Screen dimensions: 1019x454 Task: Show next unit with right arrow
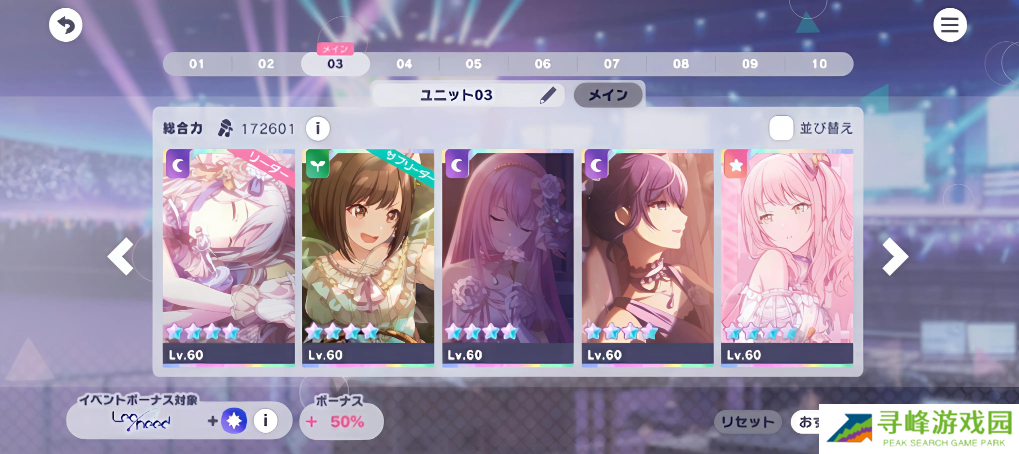895,257
